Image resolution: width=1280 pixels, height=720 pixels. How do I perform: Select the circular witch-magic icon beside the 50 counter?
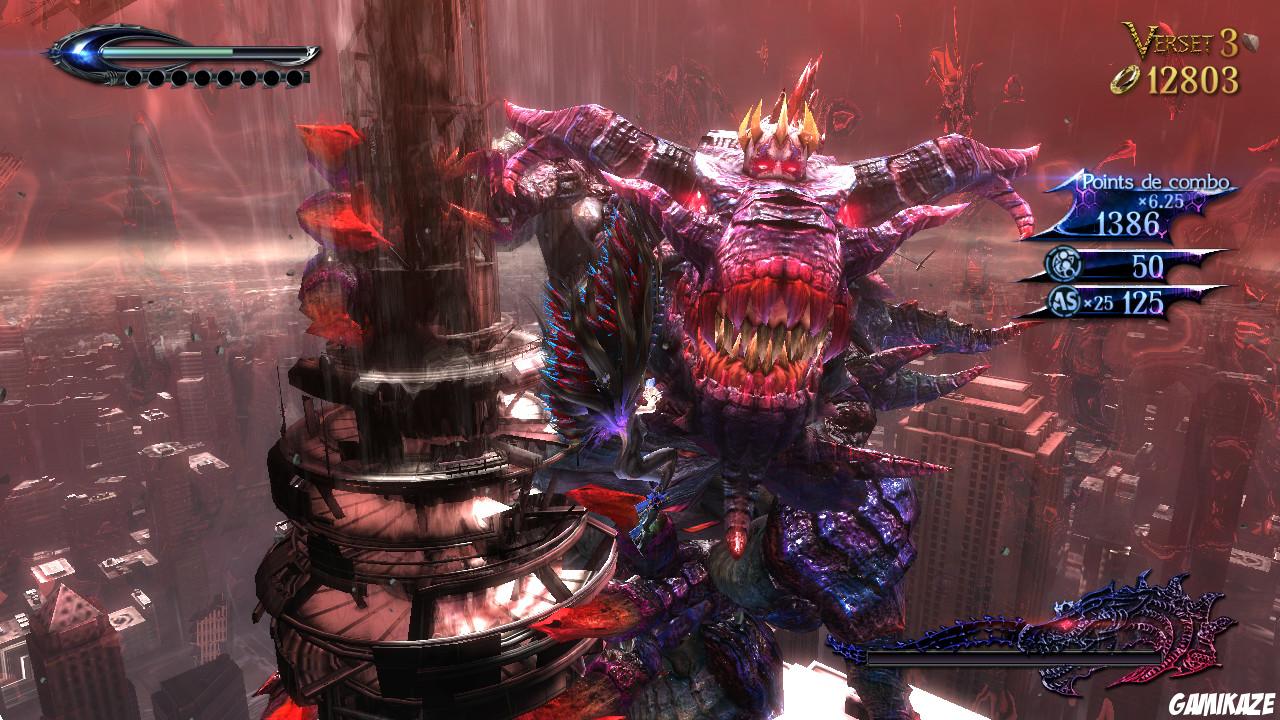click(1061, 262)
